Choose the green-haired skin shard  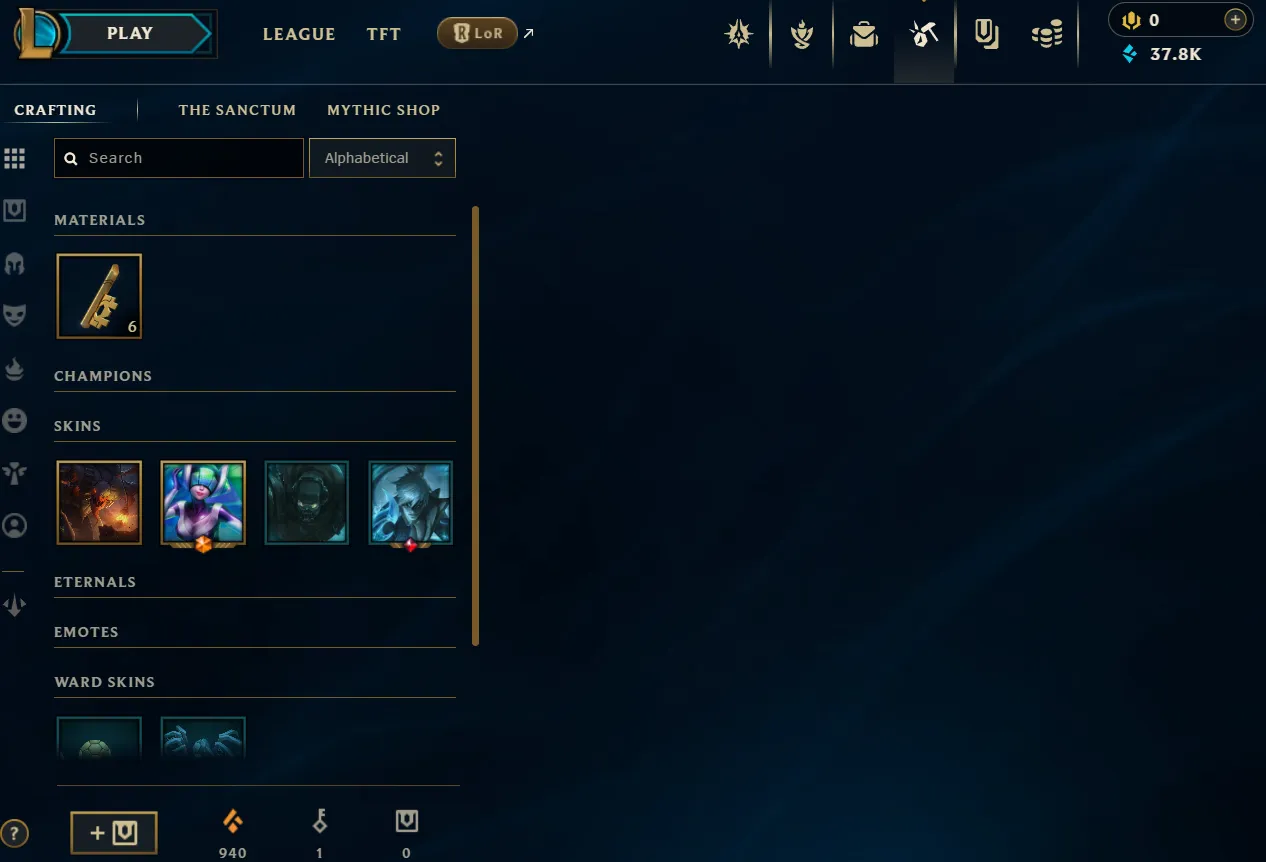pos(203,502)
